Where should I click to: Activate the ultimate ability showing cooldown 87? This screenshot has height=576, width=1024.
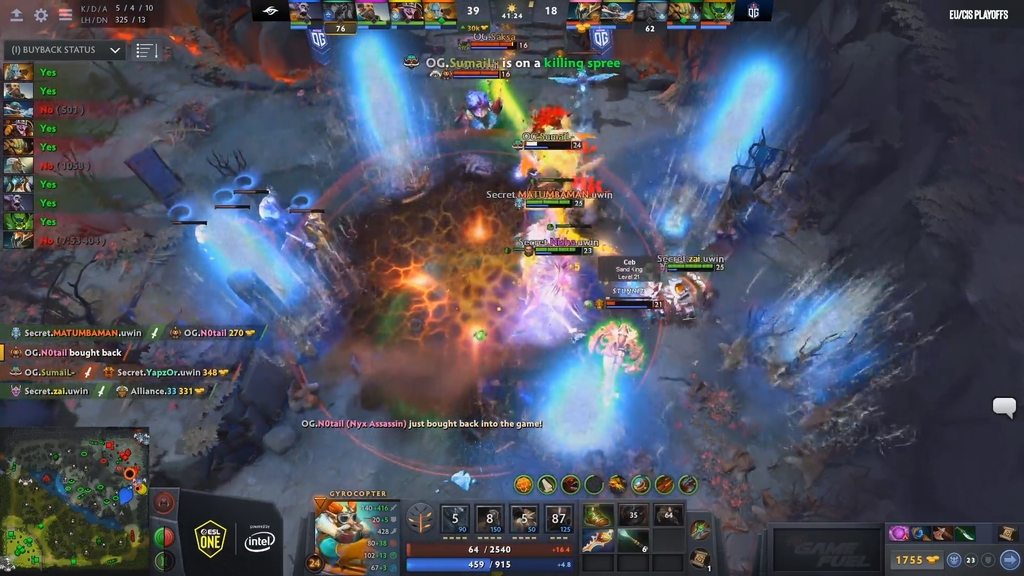(559, 520)
